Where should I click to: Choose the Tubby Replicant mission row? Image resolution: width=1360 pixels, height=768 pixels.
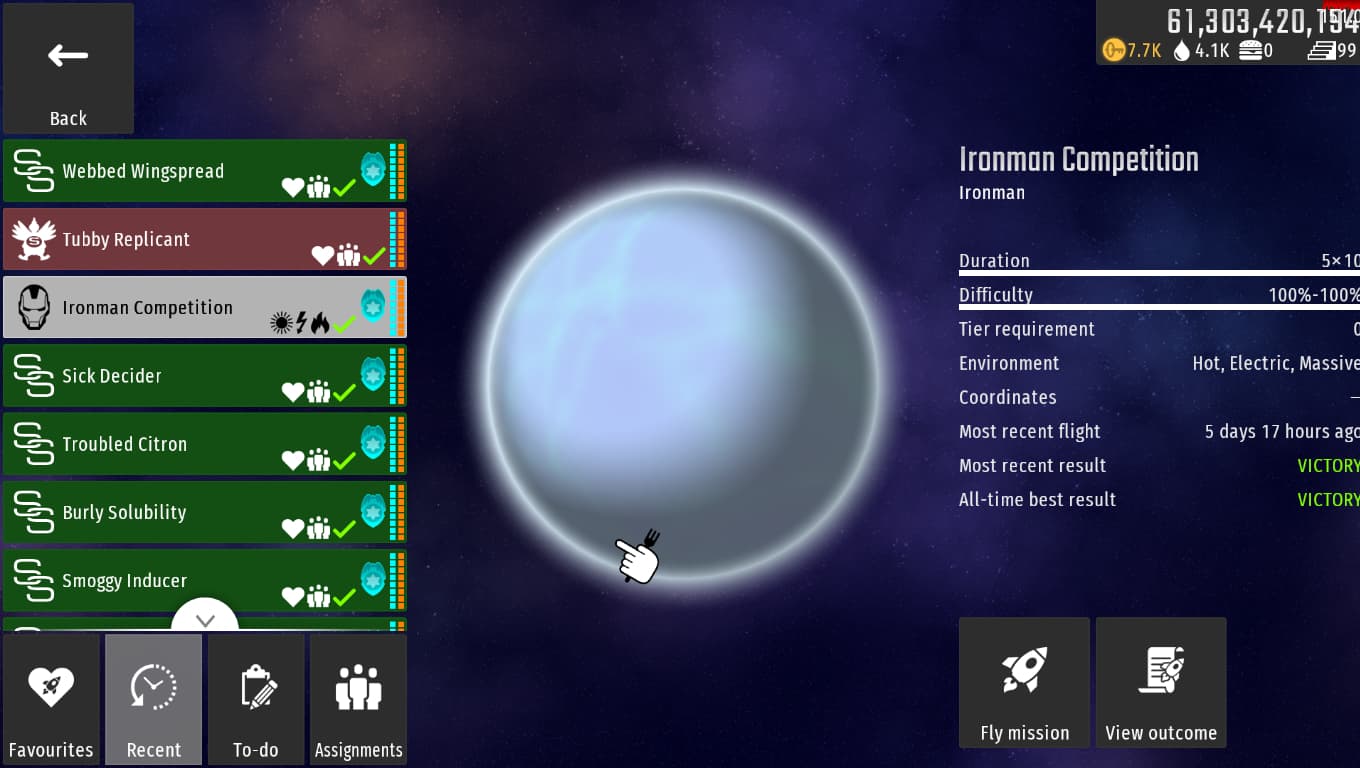tap(204, 239)
